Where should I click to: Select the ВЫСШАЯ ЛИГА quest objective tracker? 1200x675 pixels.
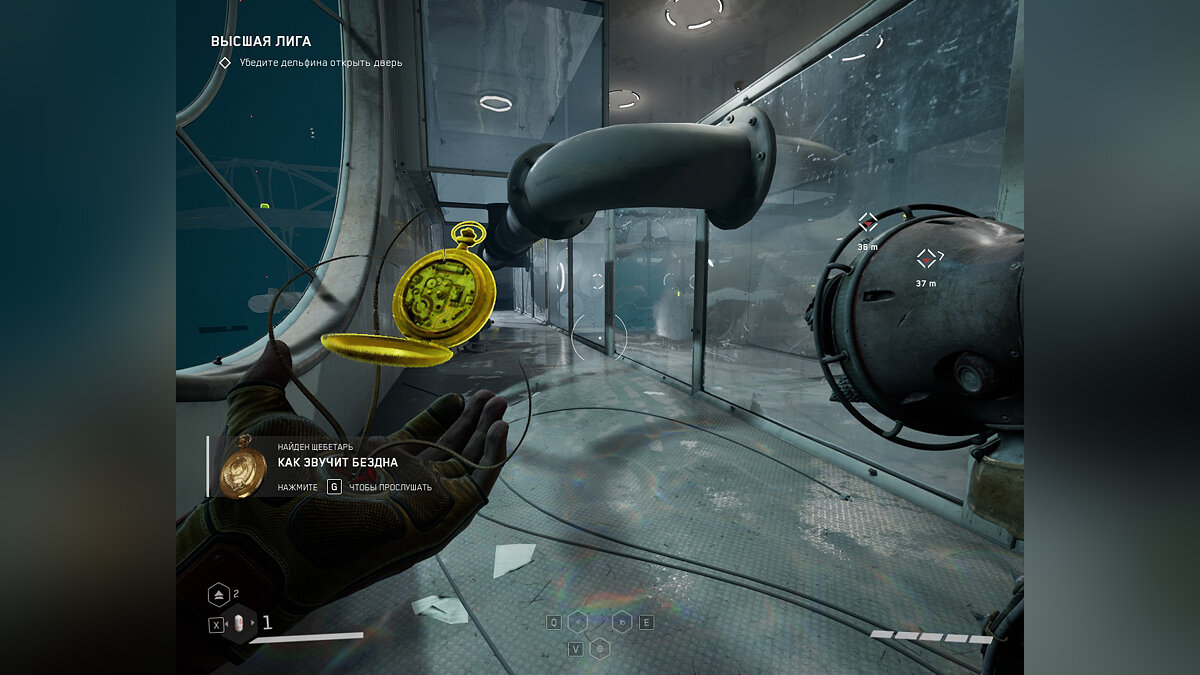tap(261, 42)
